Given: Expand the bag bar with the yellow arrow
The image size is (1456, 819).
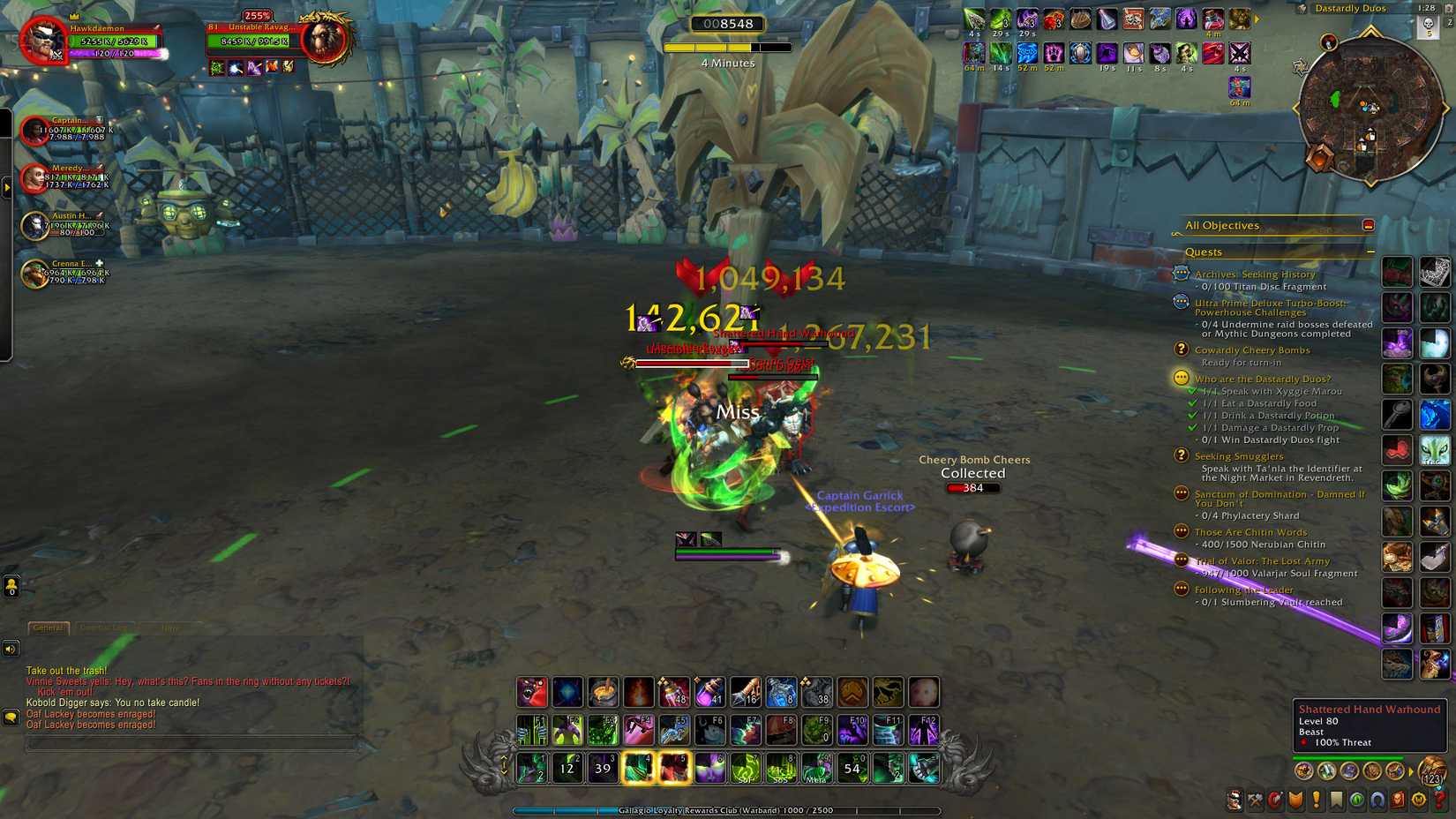Looking at the screenshot, I should [1410, 770].
